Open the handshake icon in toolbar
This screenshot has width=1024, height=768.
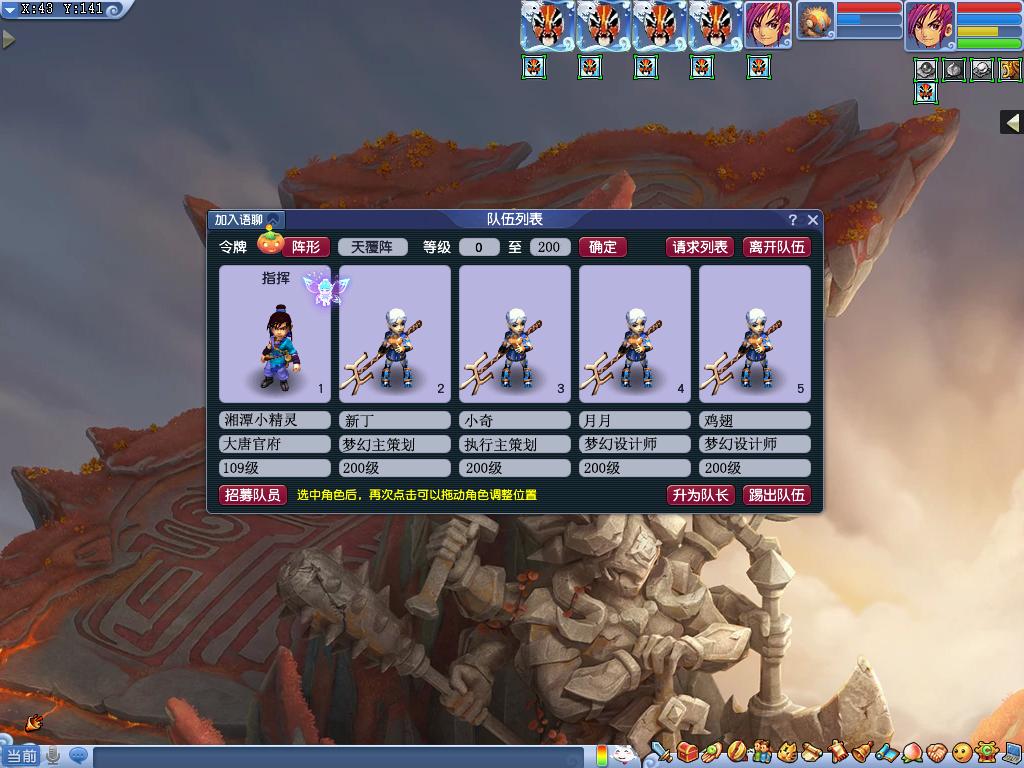[936, 752]
